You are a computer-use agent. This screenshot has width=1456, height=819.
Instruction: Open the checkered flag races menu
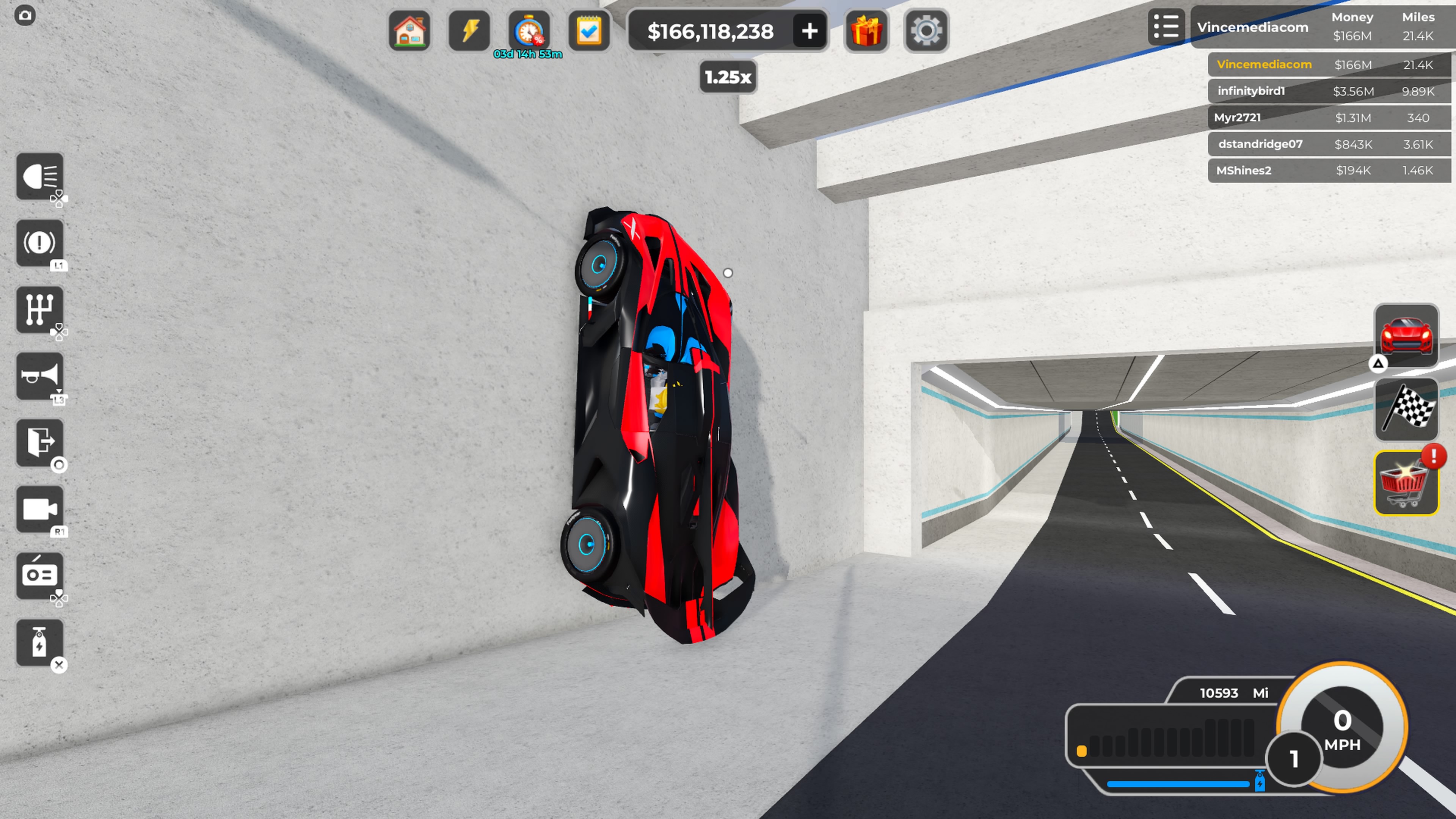(1406, 409)
